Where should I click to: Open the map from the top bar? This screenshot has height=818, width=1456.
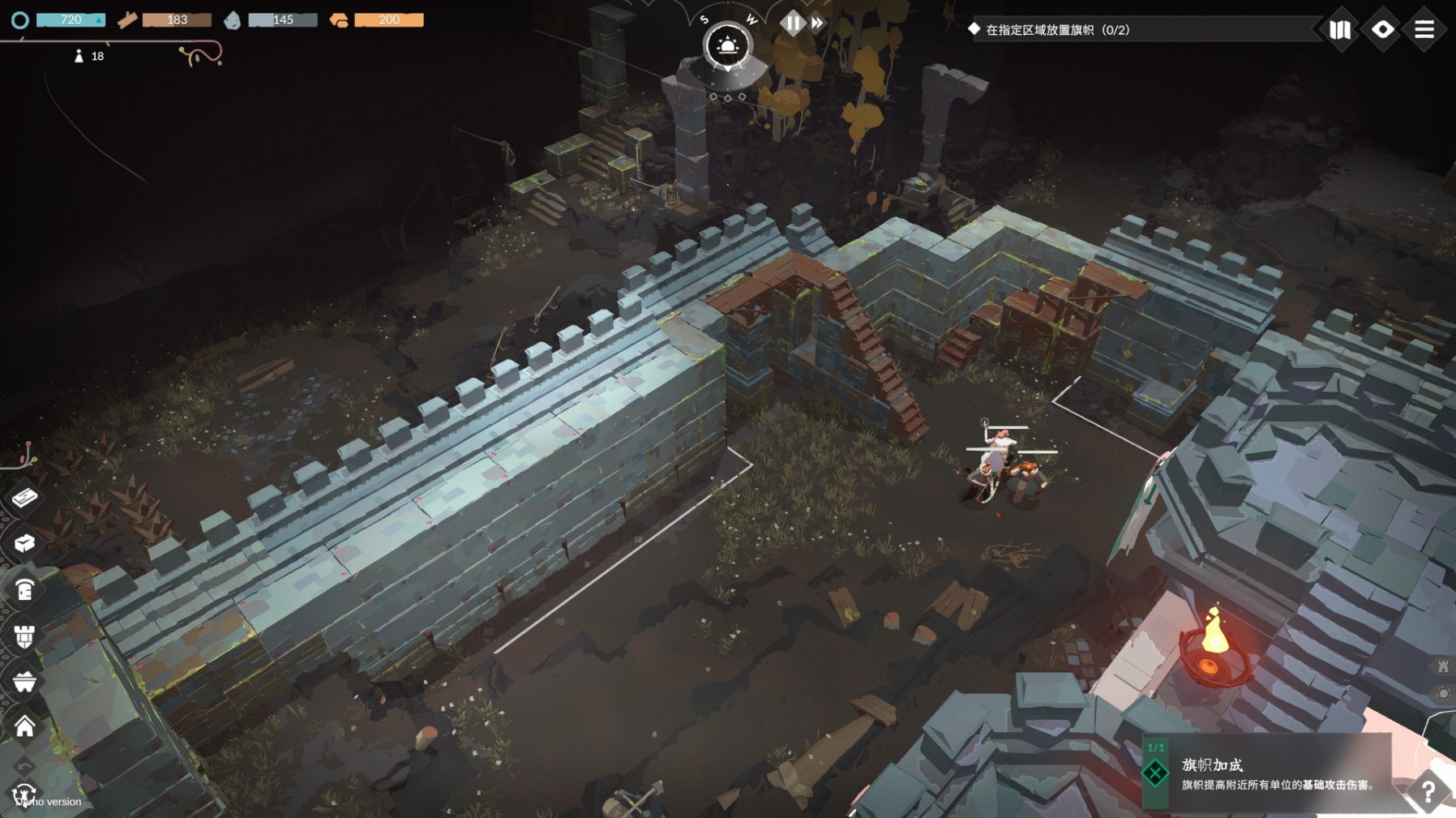[x=1340, y=30]
